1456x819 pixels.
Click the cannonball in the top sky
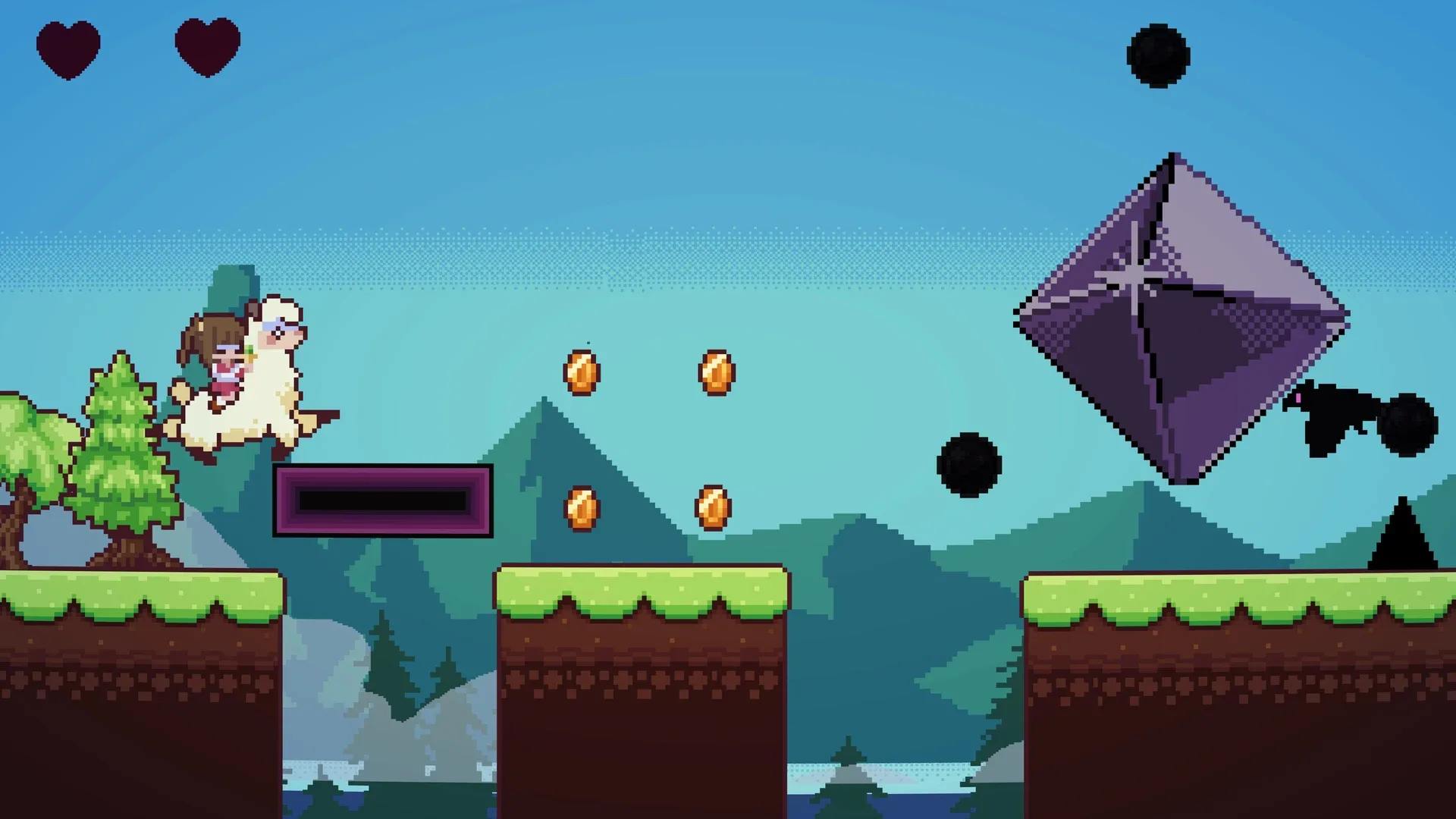click(x=1156, y=57)
